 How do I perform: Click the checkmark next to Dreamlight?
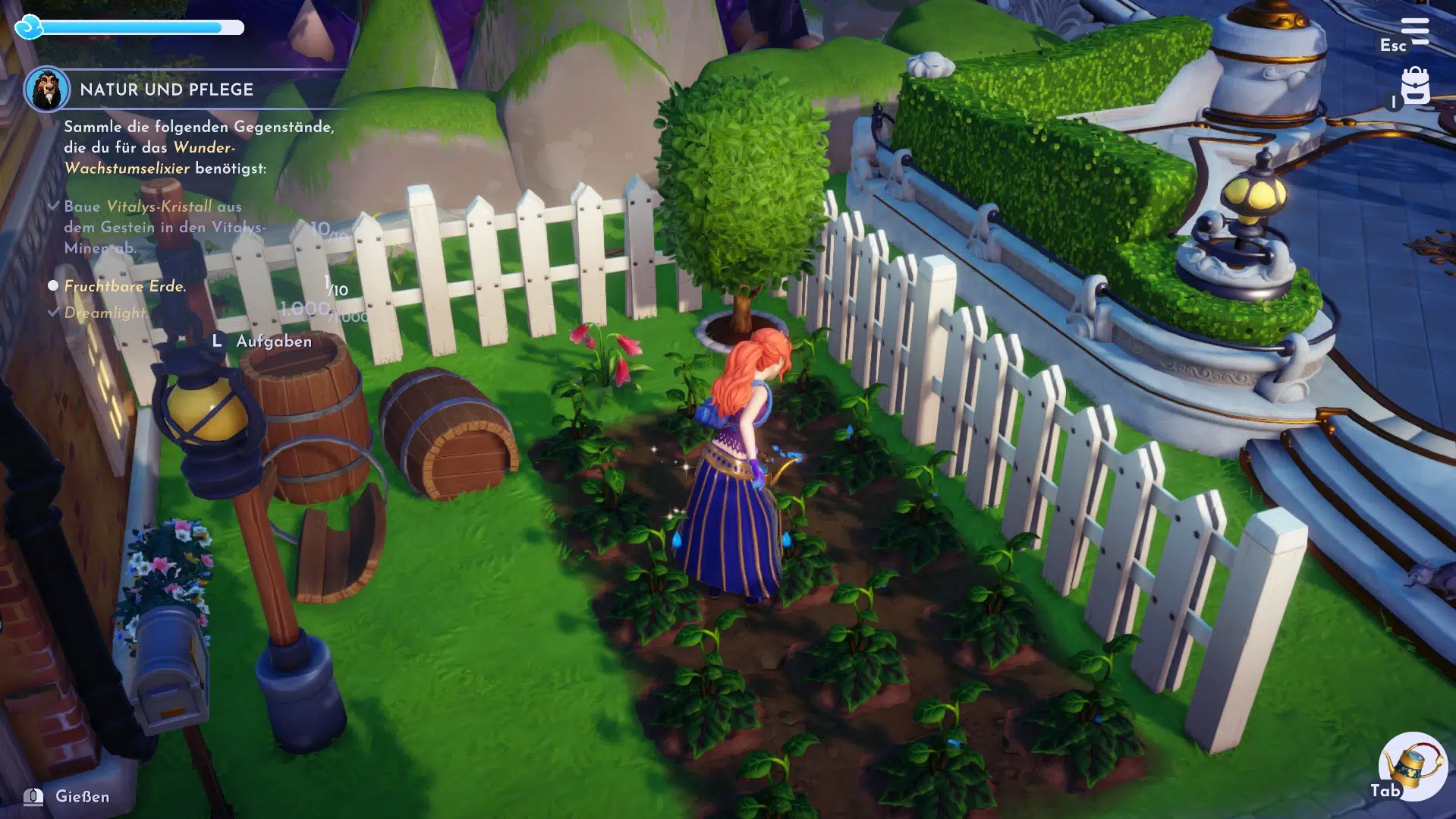pos(53,310)
